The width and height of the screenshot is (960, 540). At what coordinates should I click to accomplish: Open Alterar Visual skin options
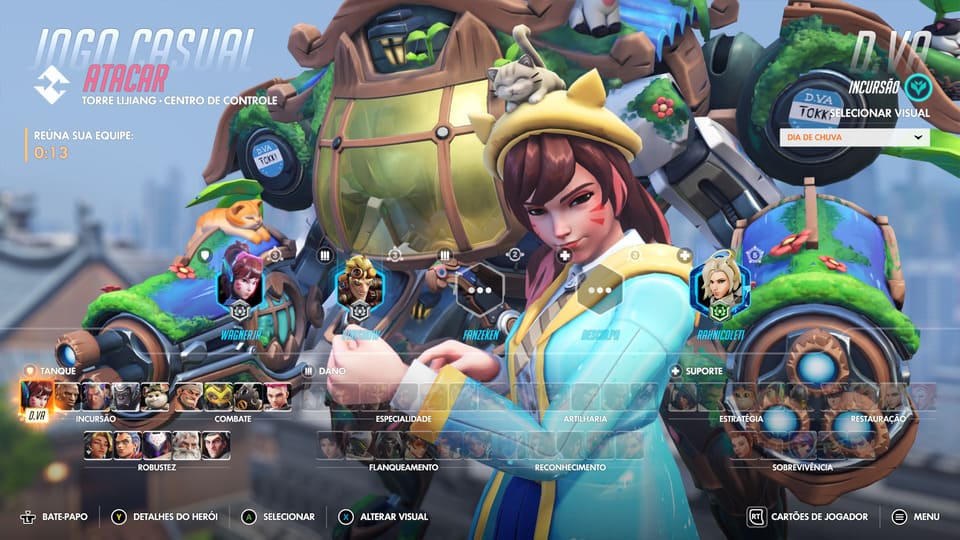384,517
